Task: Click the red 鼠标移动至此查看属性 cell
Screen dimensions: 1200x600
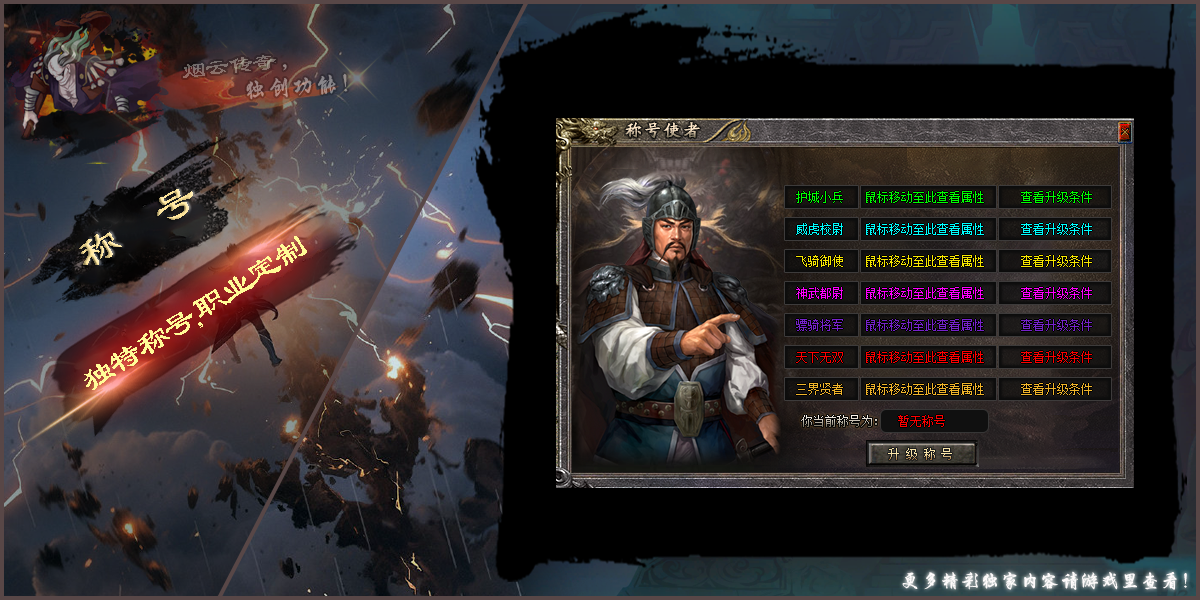Action: point(925,358)
